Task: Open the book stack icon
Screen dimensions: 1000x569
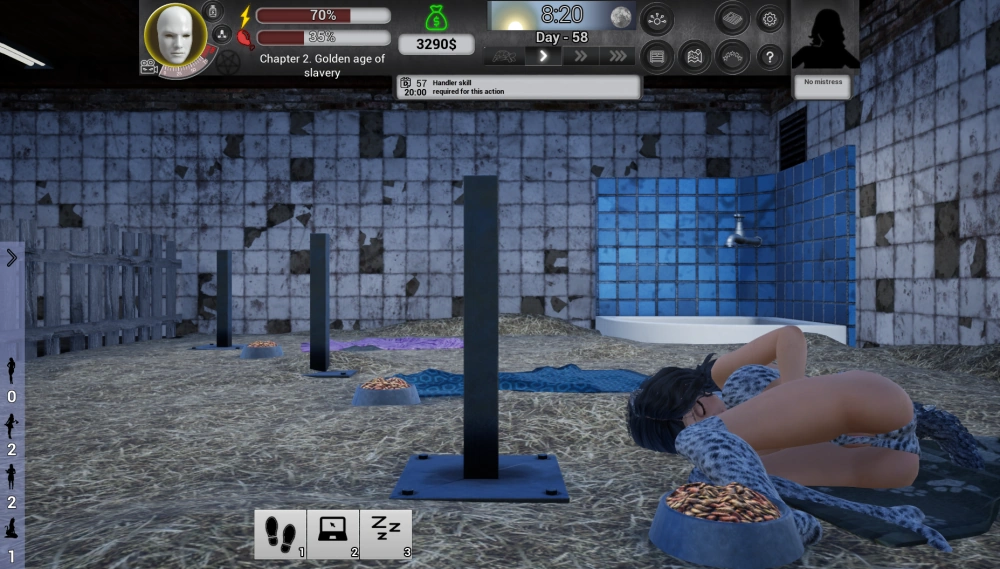Action: coord(732,18)
